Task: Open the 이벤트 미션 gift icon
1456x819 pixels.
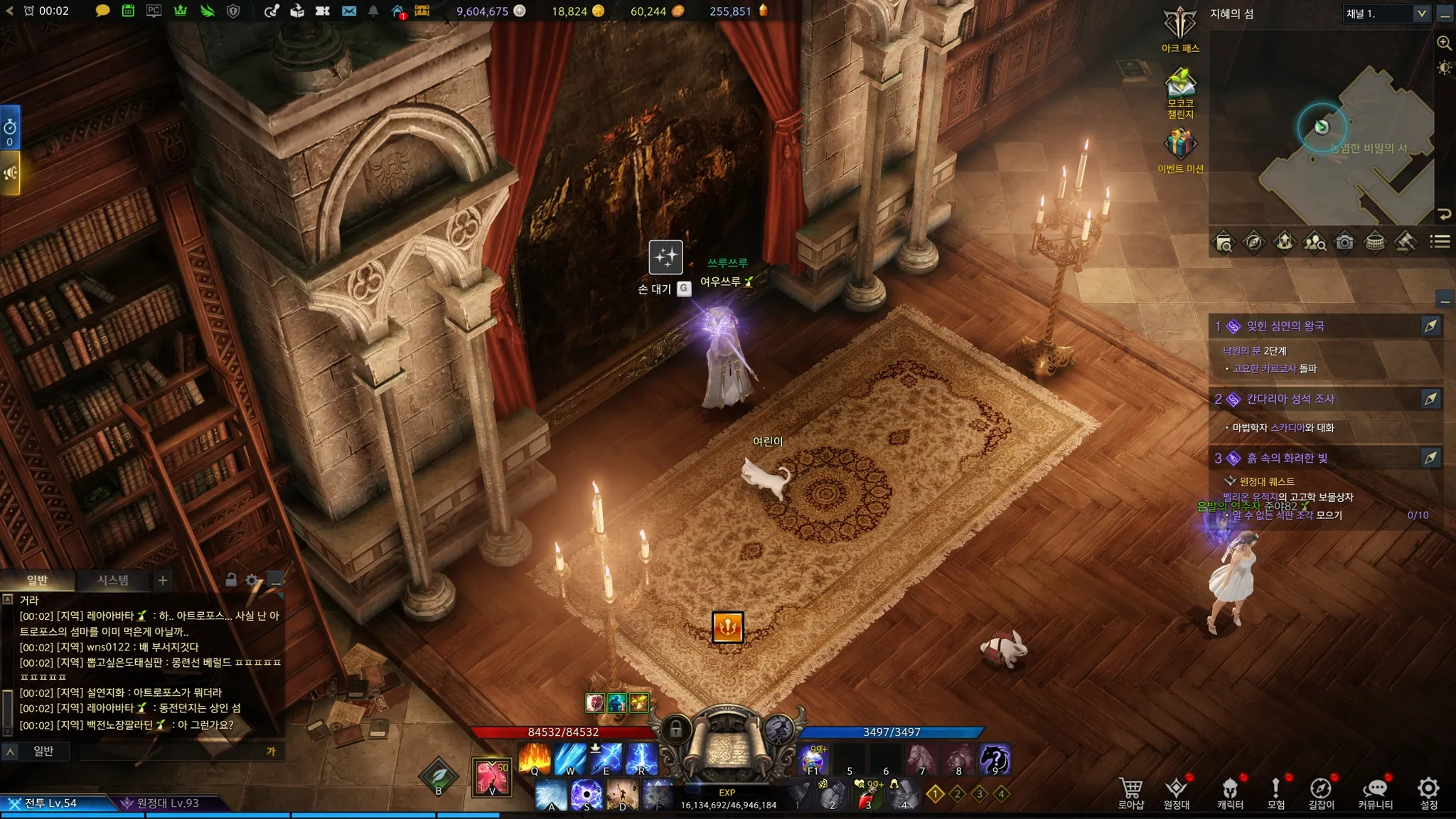Action: (x=1180, y=144)
